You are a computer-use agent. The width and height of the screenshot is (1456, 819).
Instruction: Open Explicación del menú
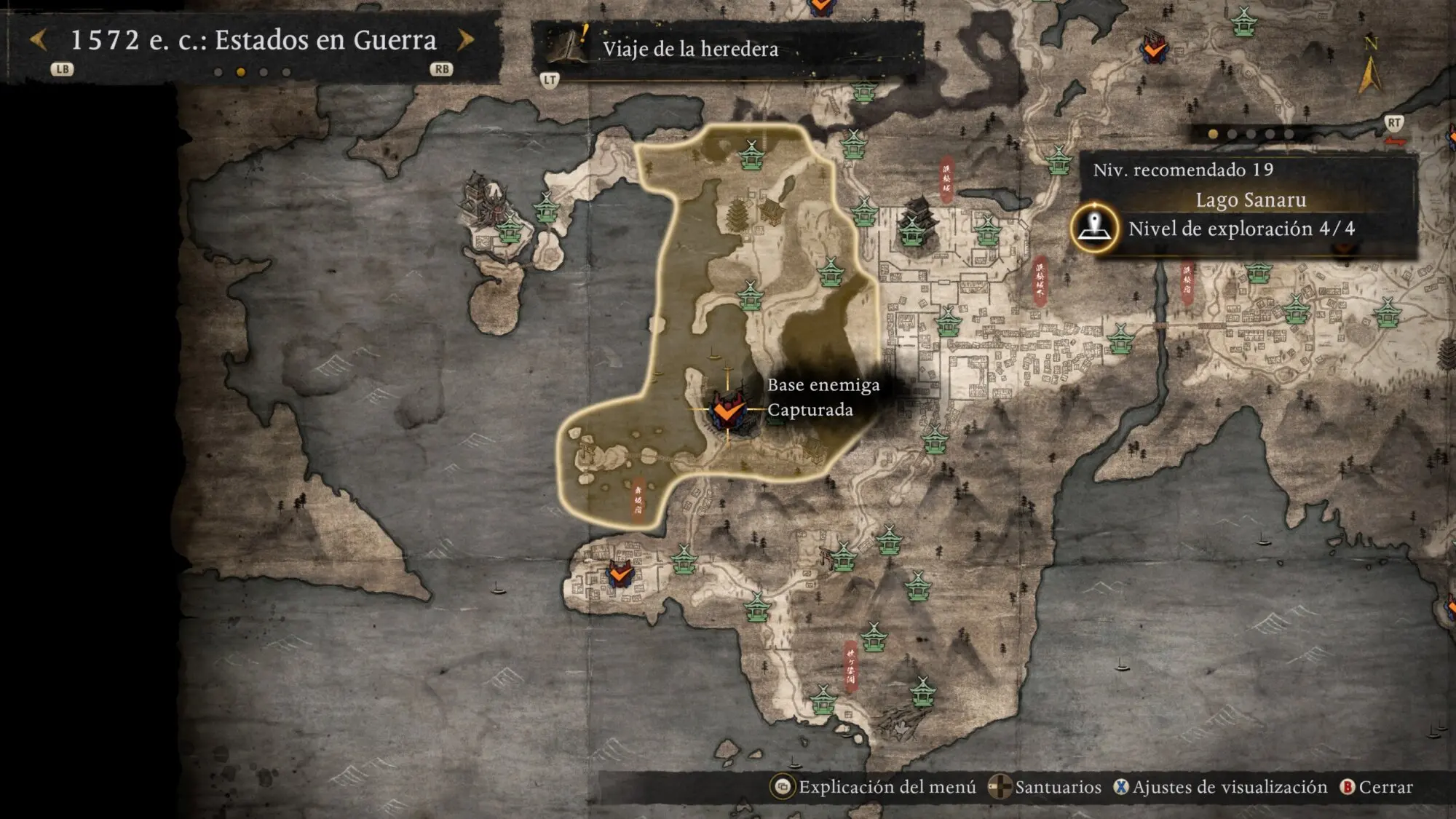[875, 787]
